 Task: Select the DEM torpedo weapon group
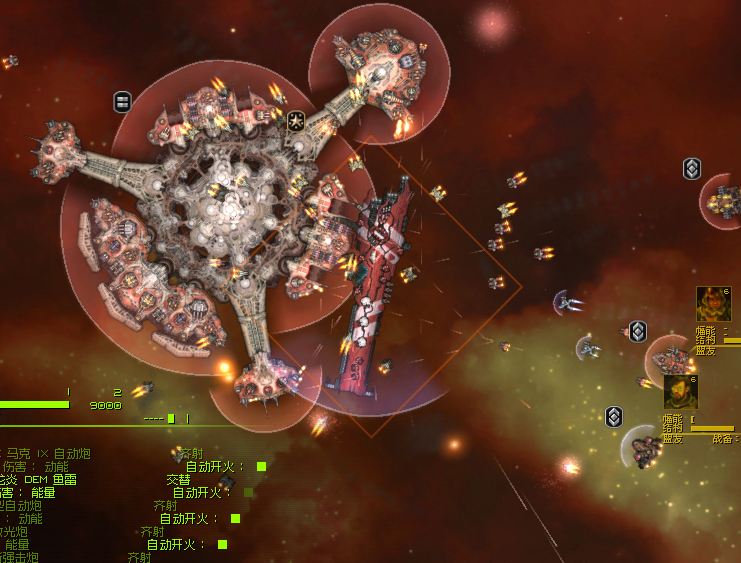pyautogui.click(x=40, y=479)
